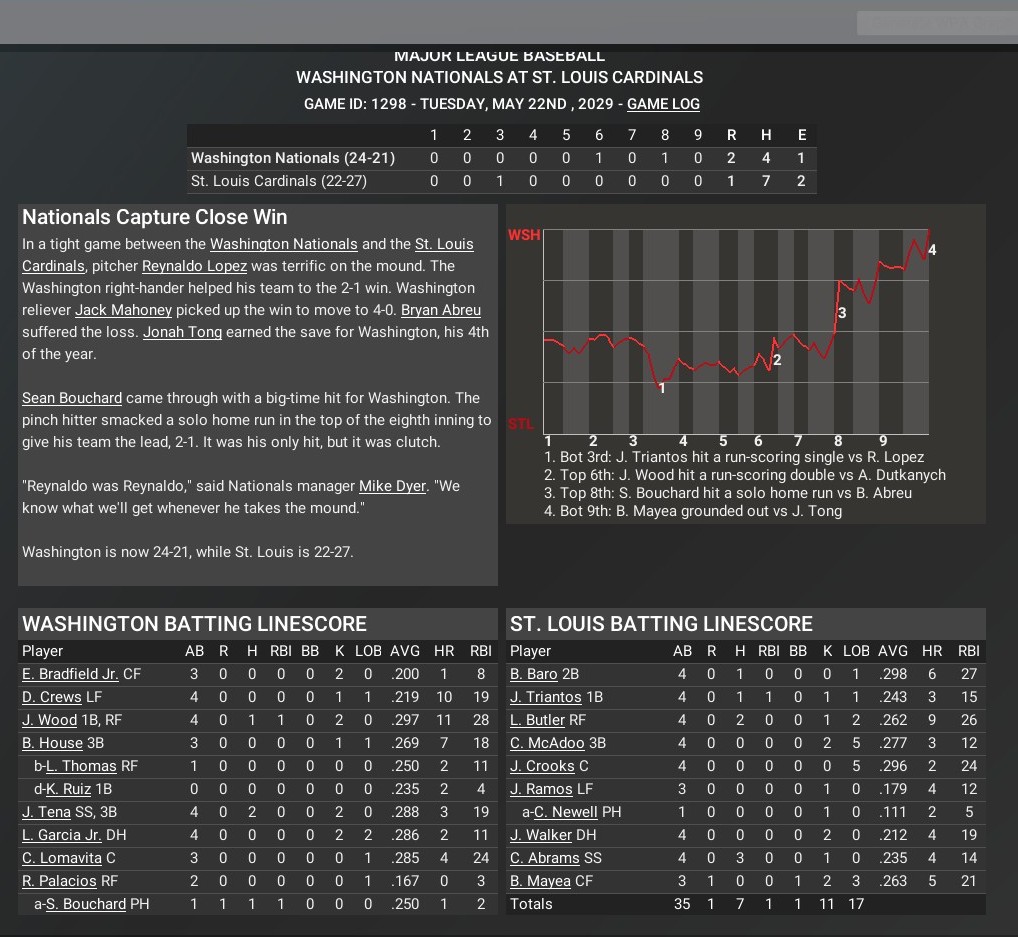1018x937 pixels.
Task: Open D. Crews player link
Action: point(50,697)
